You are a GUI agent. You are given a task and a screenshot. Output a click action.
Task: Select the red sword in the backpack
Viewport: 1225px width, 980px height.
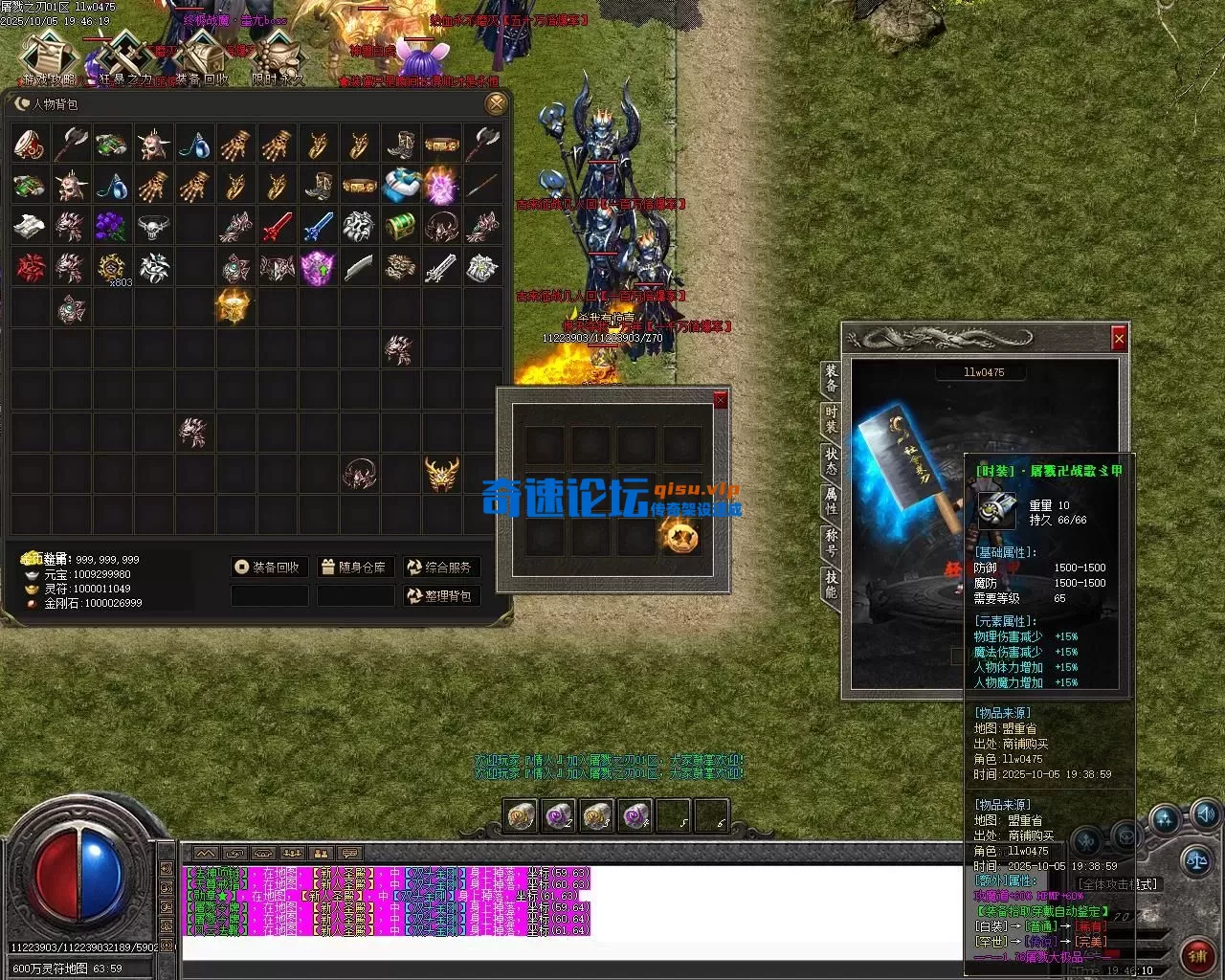[x=277, y=227]
